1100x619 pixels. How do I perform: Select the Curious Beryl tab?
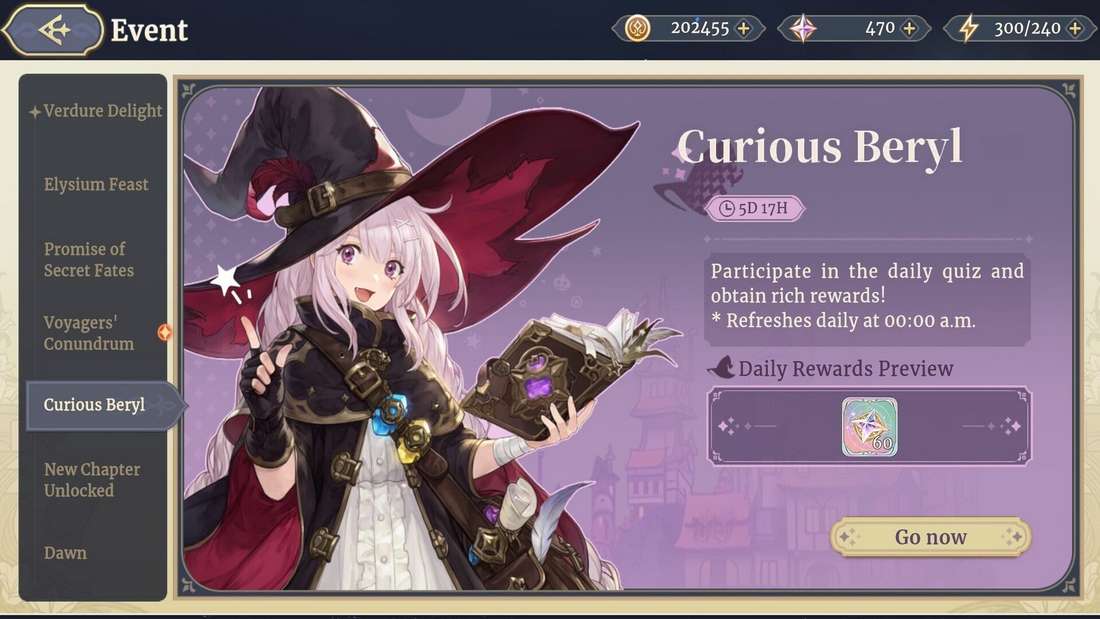point(95,405)
